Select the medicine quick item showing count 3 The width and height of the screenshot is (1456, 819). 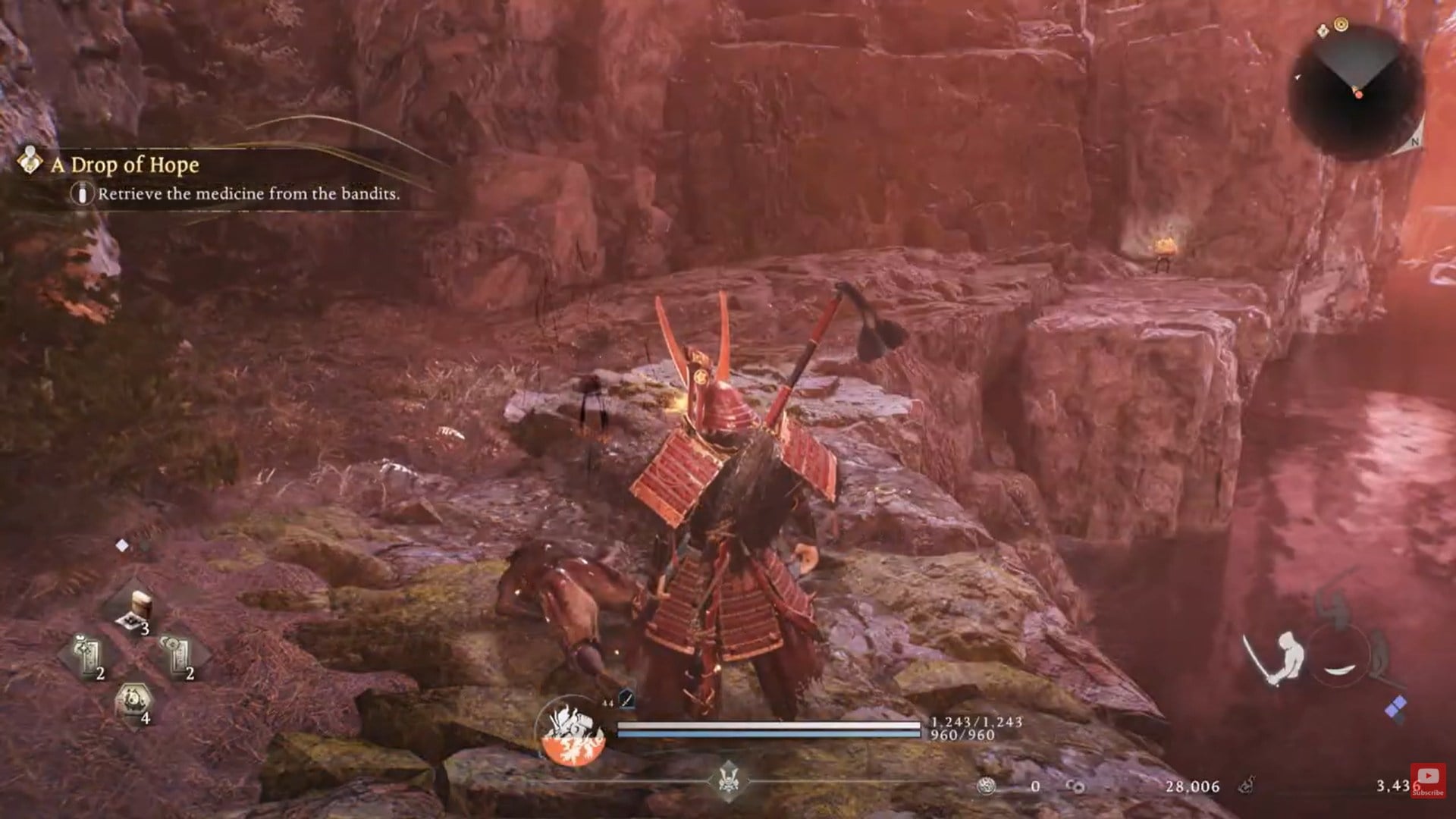pos(141,606)
